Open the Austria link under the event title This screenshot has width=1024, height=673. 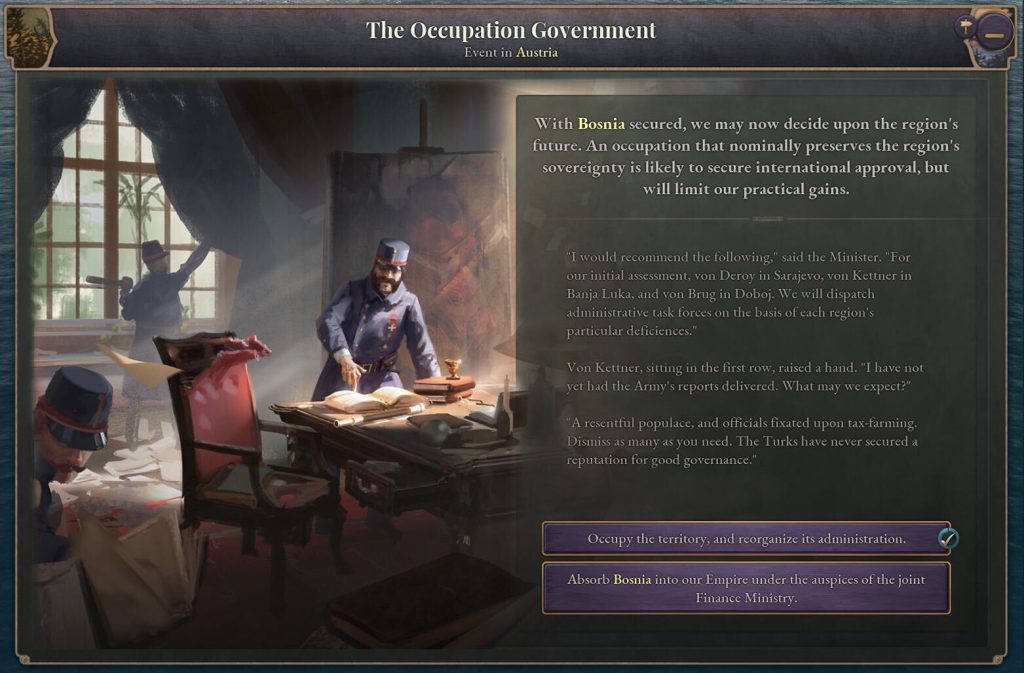pos(537,52)
